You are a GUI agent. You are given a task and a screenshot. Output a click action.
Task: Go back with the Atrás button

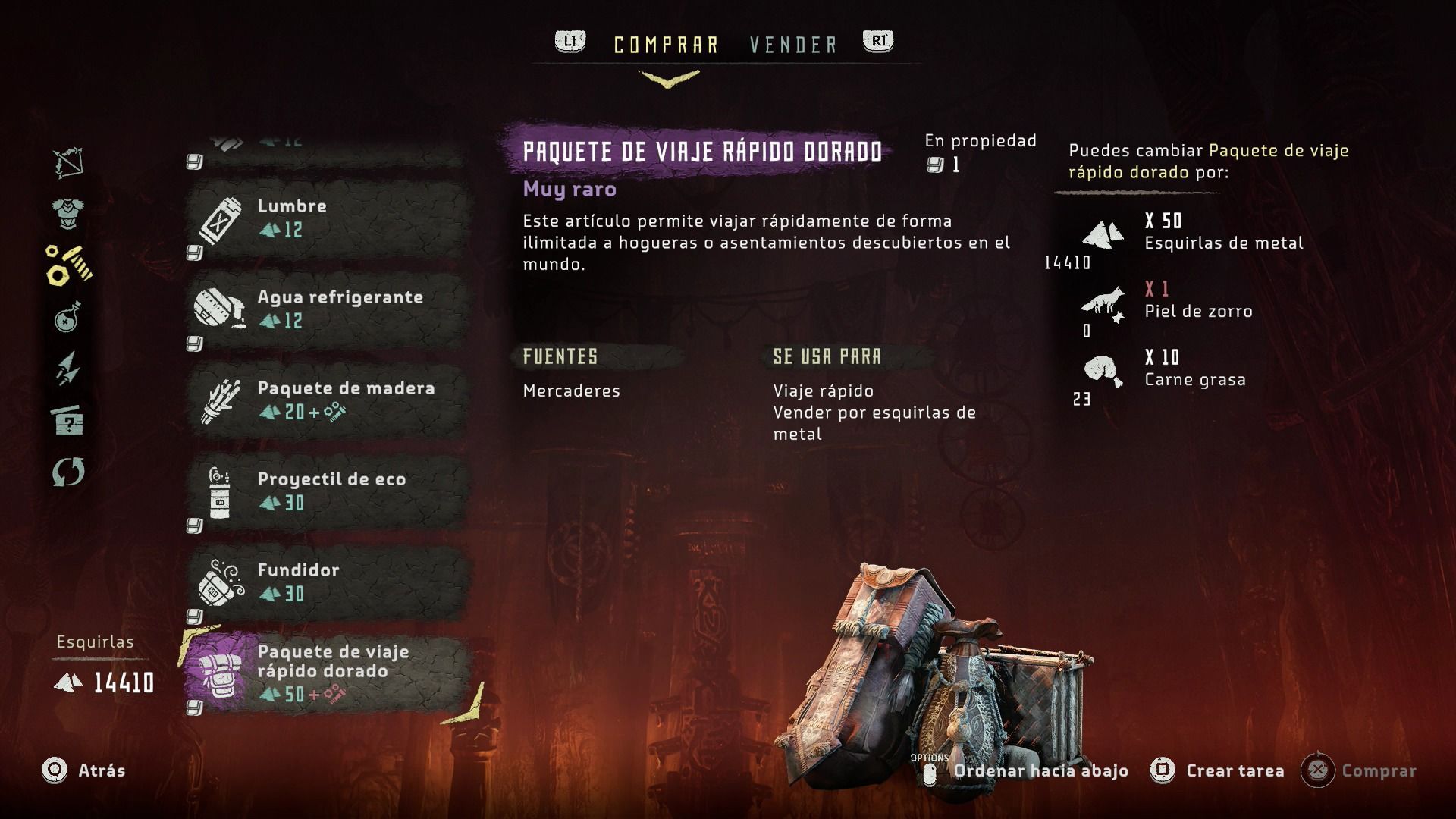click(83, 770)
